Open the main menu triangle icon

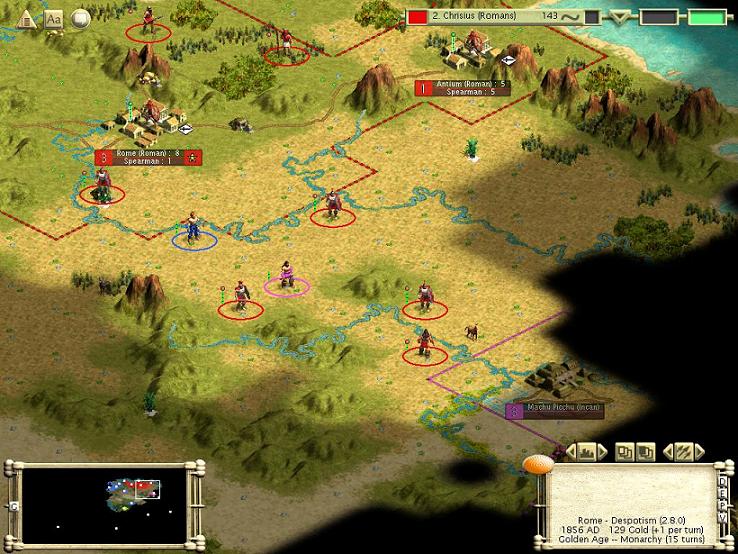coord(27,19)
